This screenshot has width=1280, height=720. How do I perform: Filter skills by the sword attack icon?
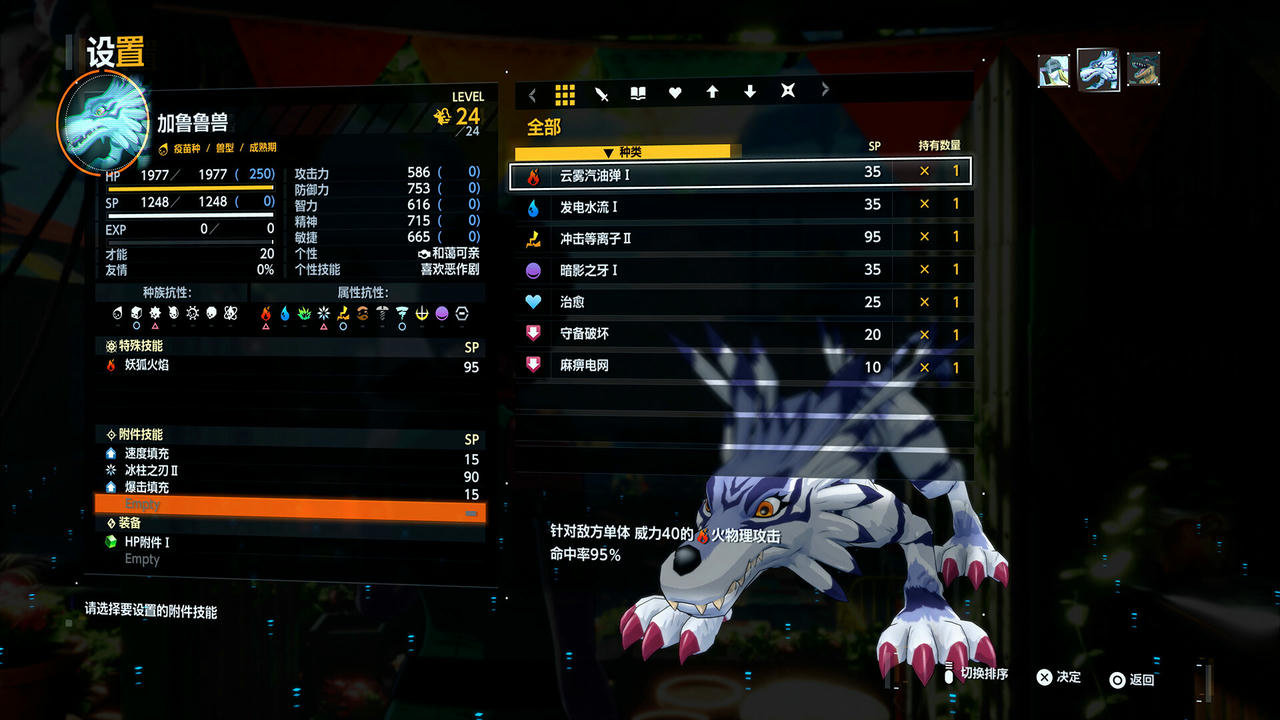click(602, 92)
